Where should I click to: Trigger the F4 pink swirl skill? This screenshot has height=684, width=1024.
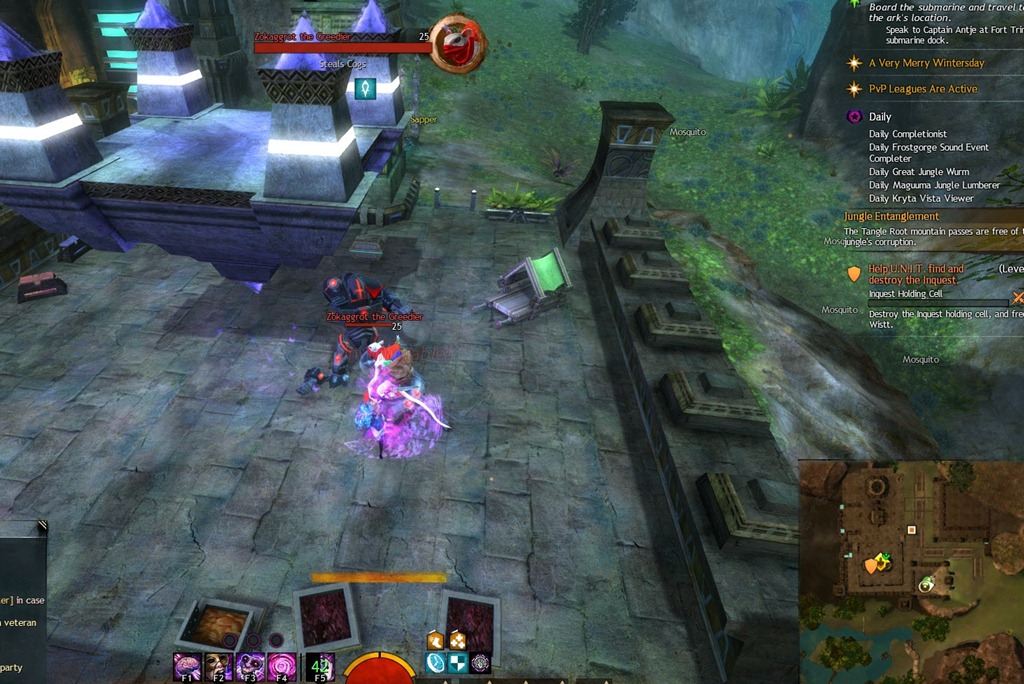[x=282, y=667]
